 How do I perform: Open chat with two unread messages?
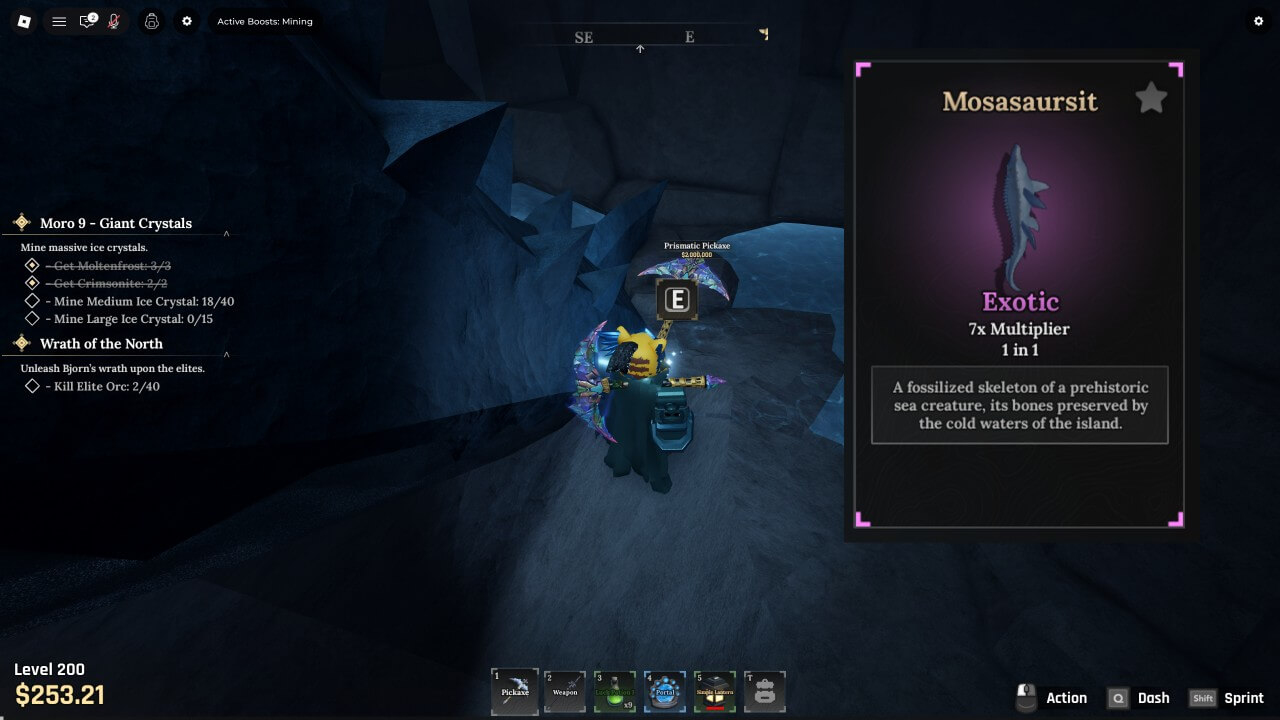(x=88, y=21)
